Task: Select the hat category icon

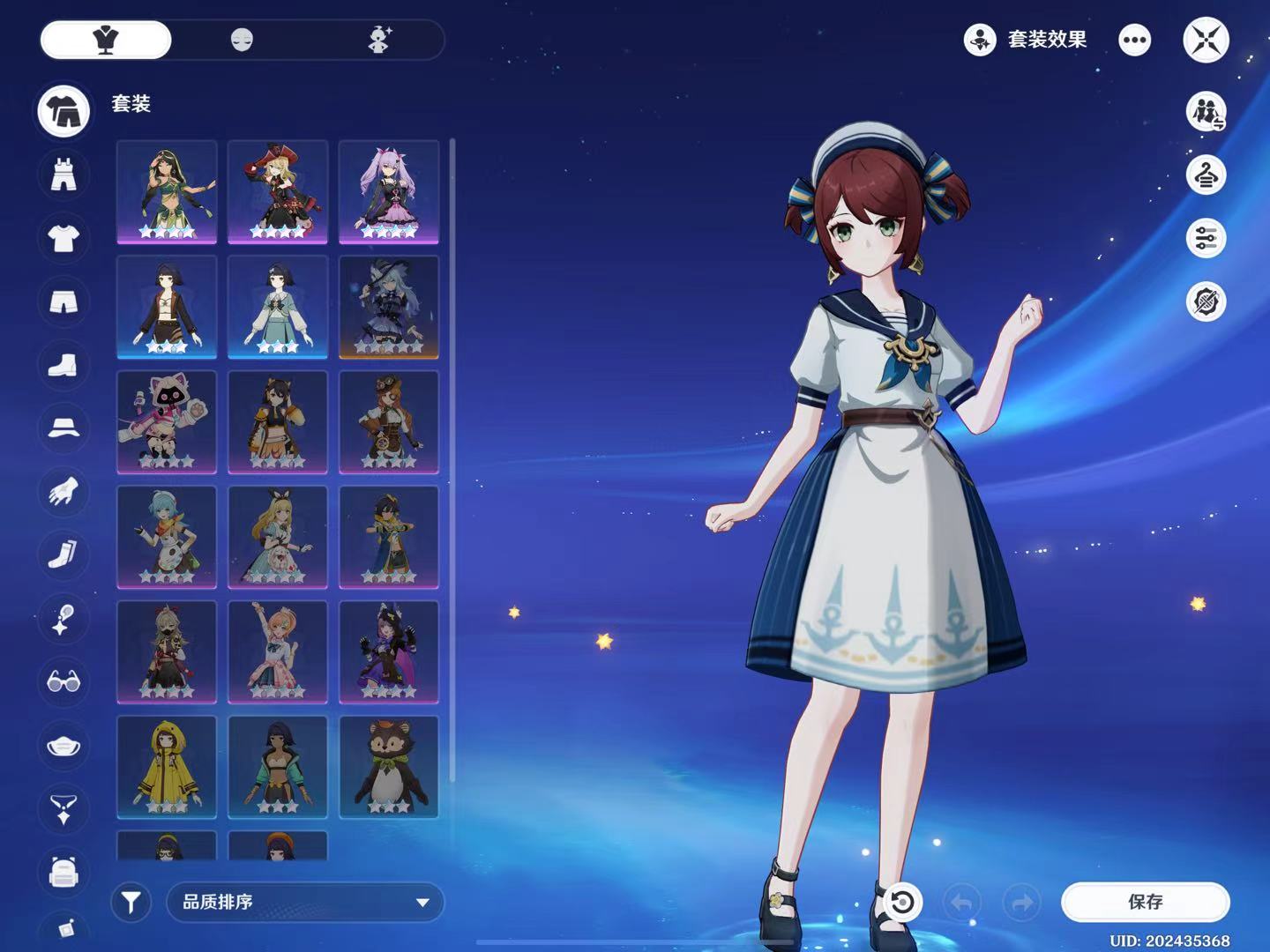Action: tap(63, 428)
